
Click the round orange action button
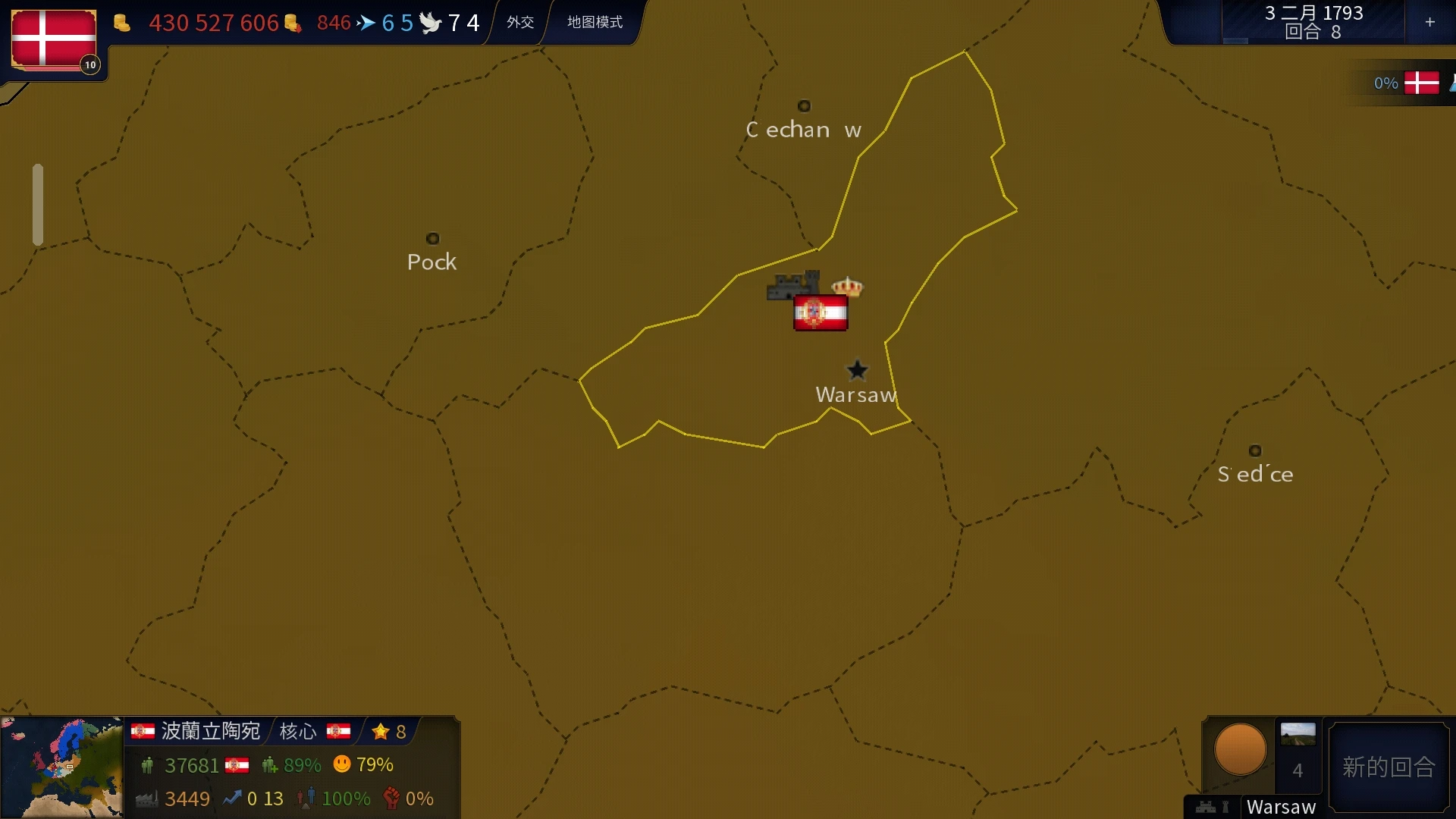pyautogui.click(x=1240, y=749)
